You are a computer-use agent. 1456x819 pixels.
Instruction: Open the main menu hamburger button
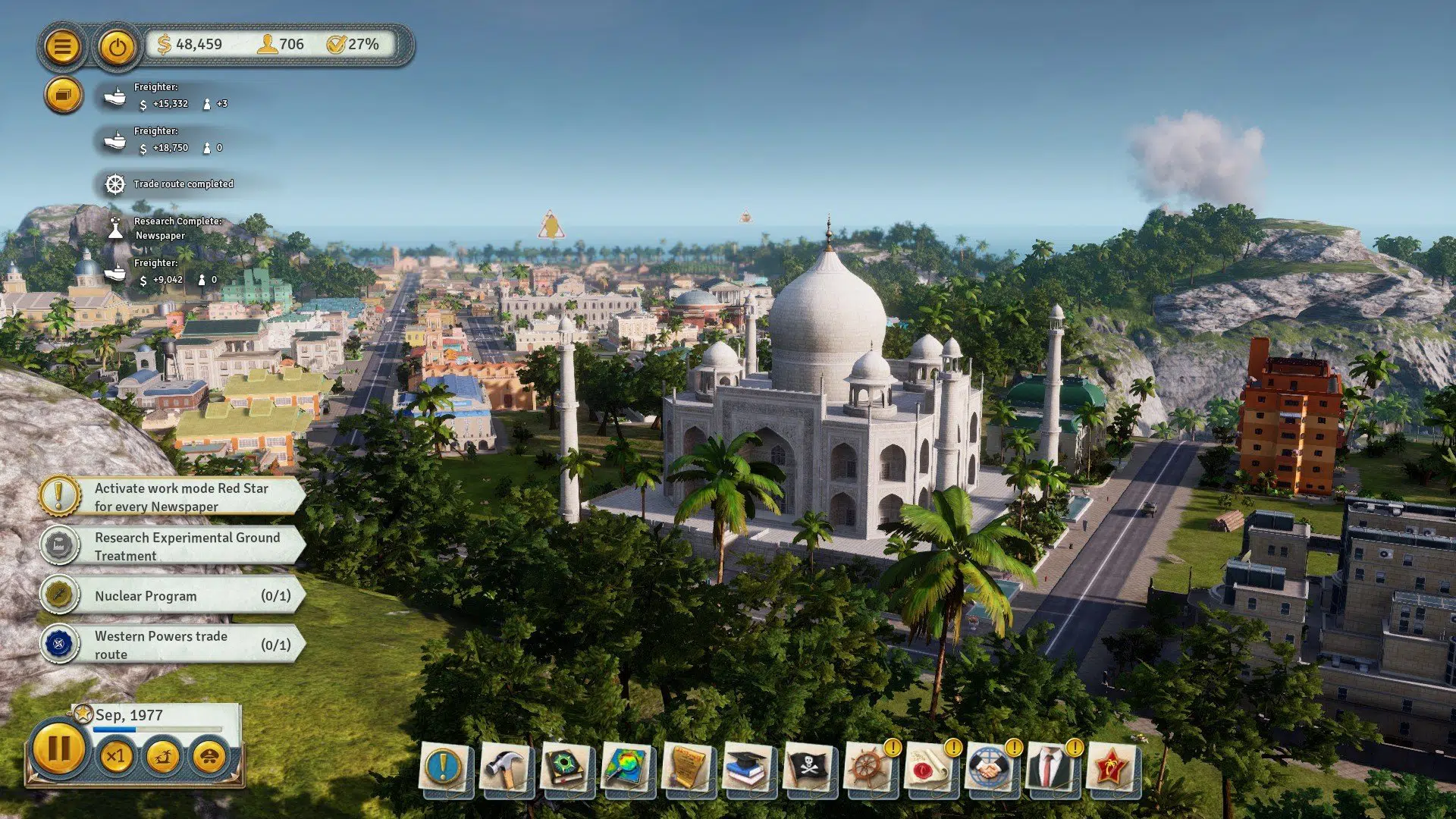[x=64, y=46]
